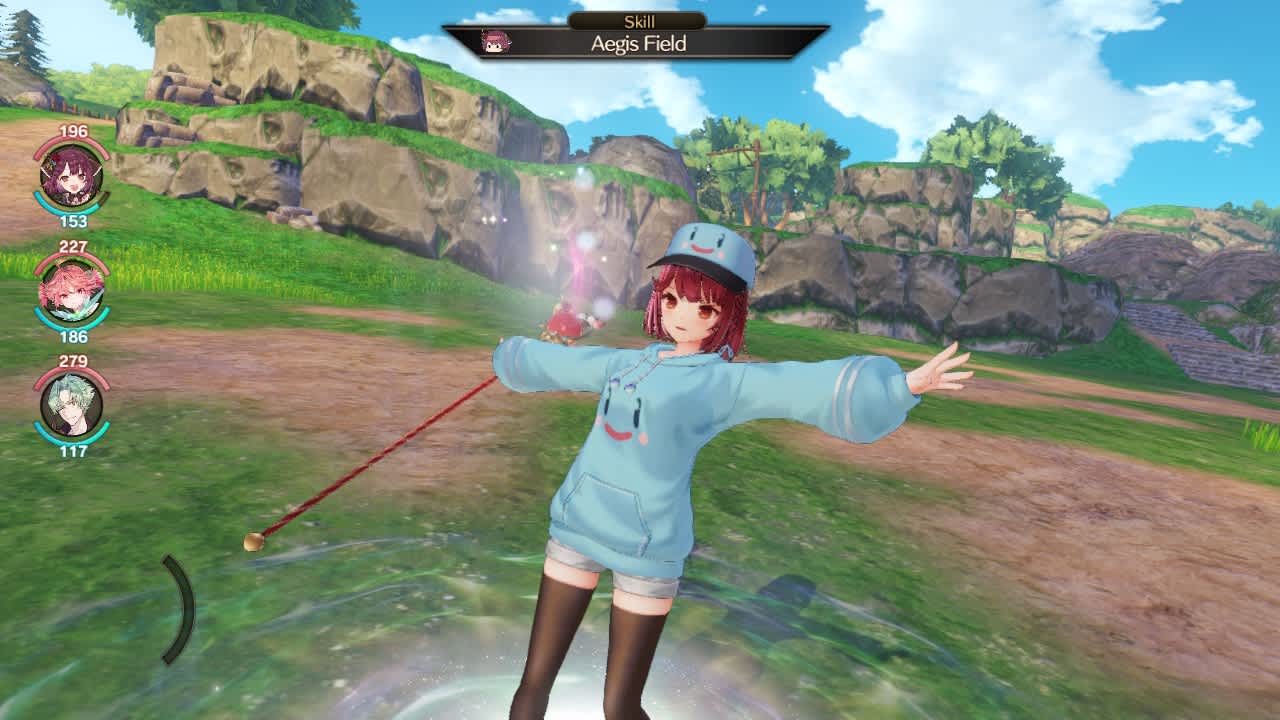Select the small puppet floating near Sophie's shoulder
Screen dimensions: 1280x720
568,320
